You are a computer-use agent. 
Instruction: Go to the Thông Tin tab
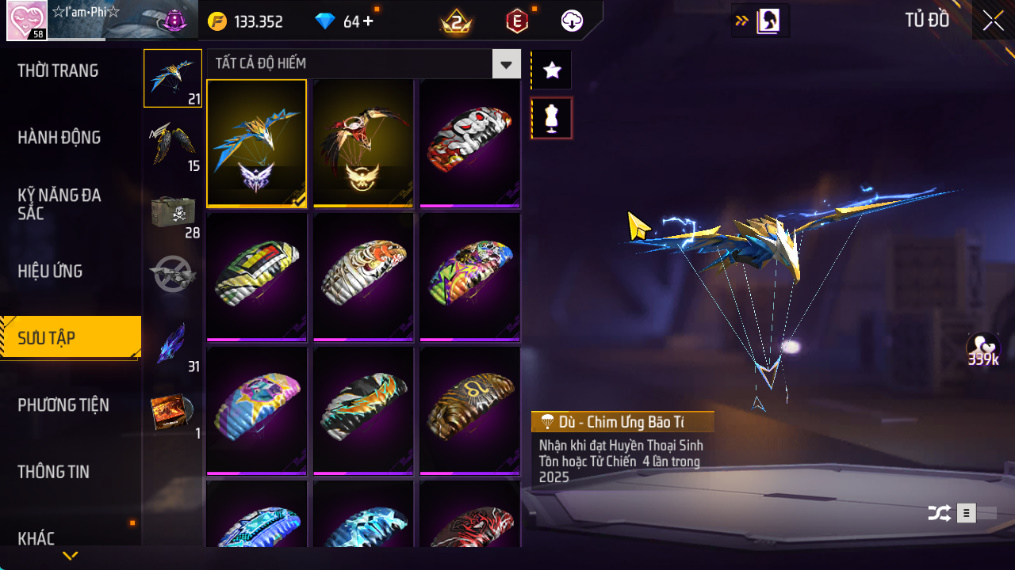(53, 472)
